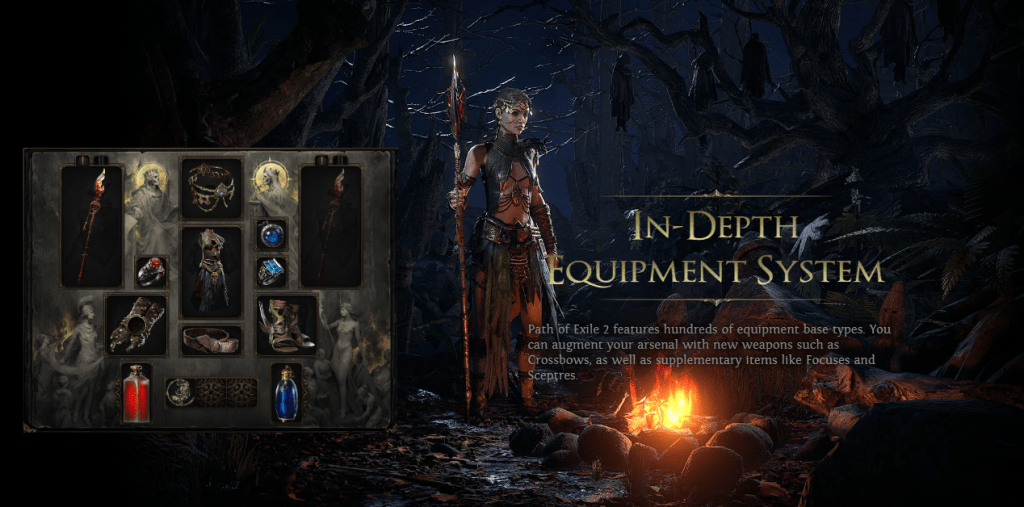Select the blue mana flask
The height and width of the screenshot is (507, 1024).
[x=287, y=392]
